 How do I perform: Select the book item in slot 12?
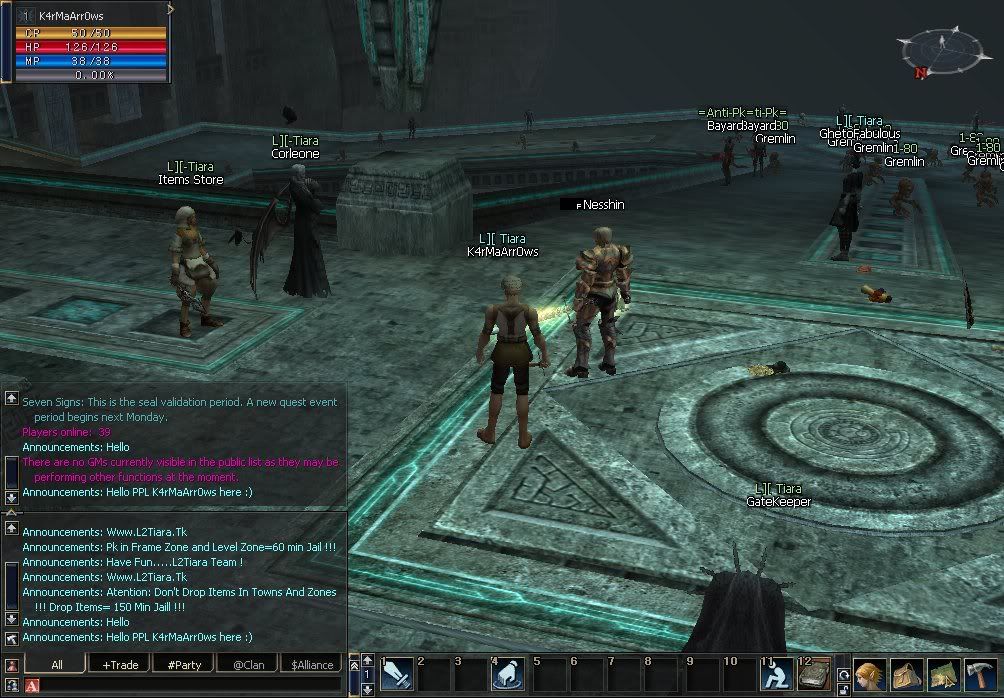[814, 675]
